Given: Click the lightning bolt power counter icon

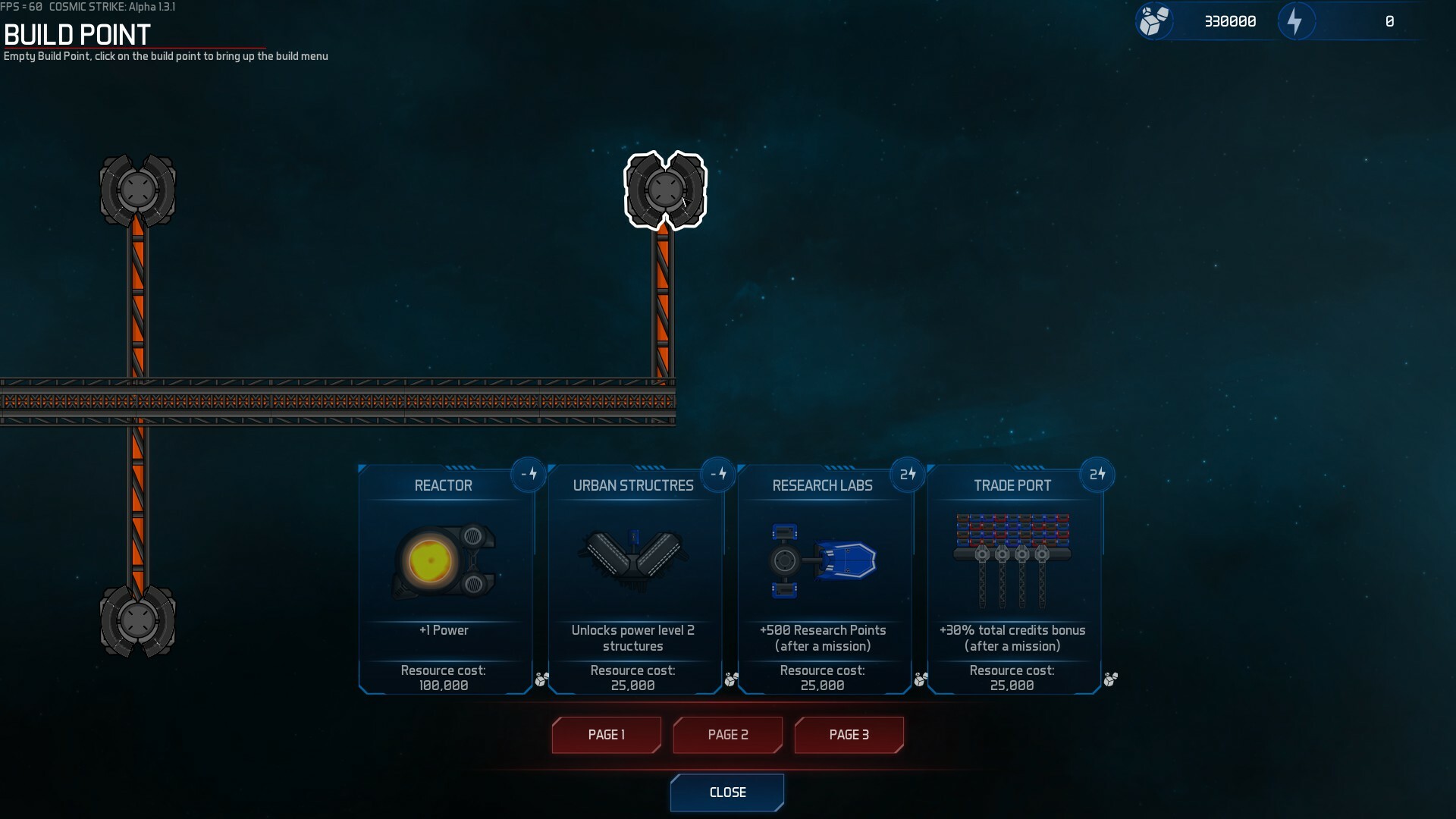Looking at the screenshot, I should pyautogui.click(x=1296, y=21).
